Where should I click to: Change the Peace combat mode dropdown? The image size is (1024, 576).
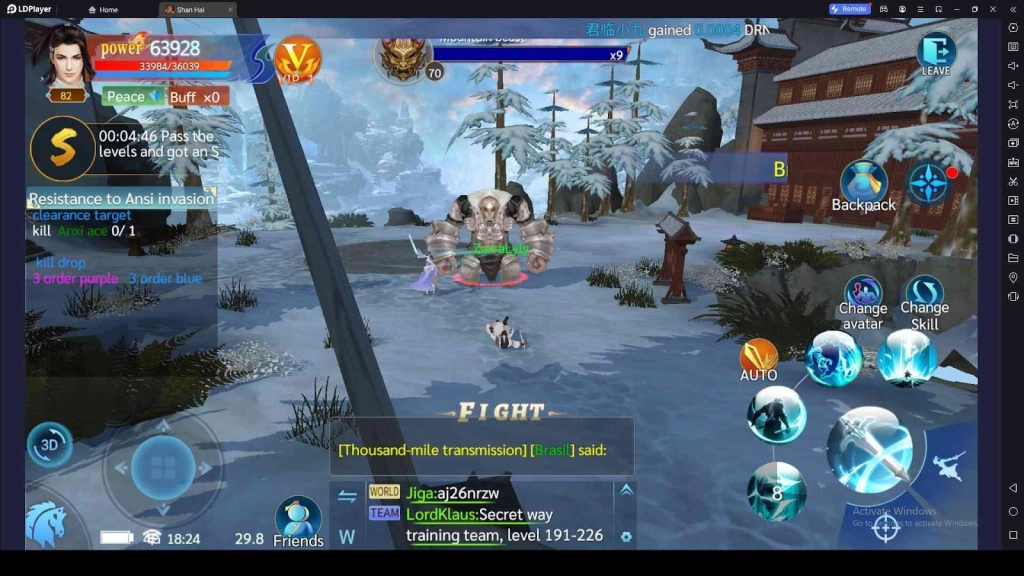tap(132, 97)
